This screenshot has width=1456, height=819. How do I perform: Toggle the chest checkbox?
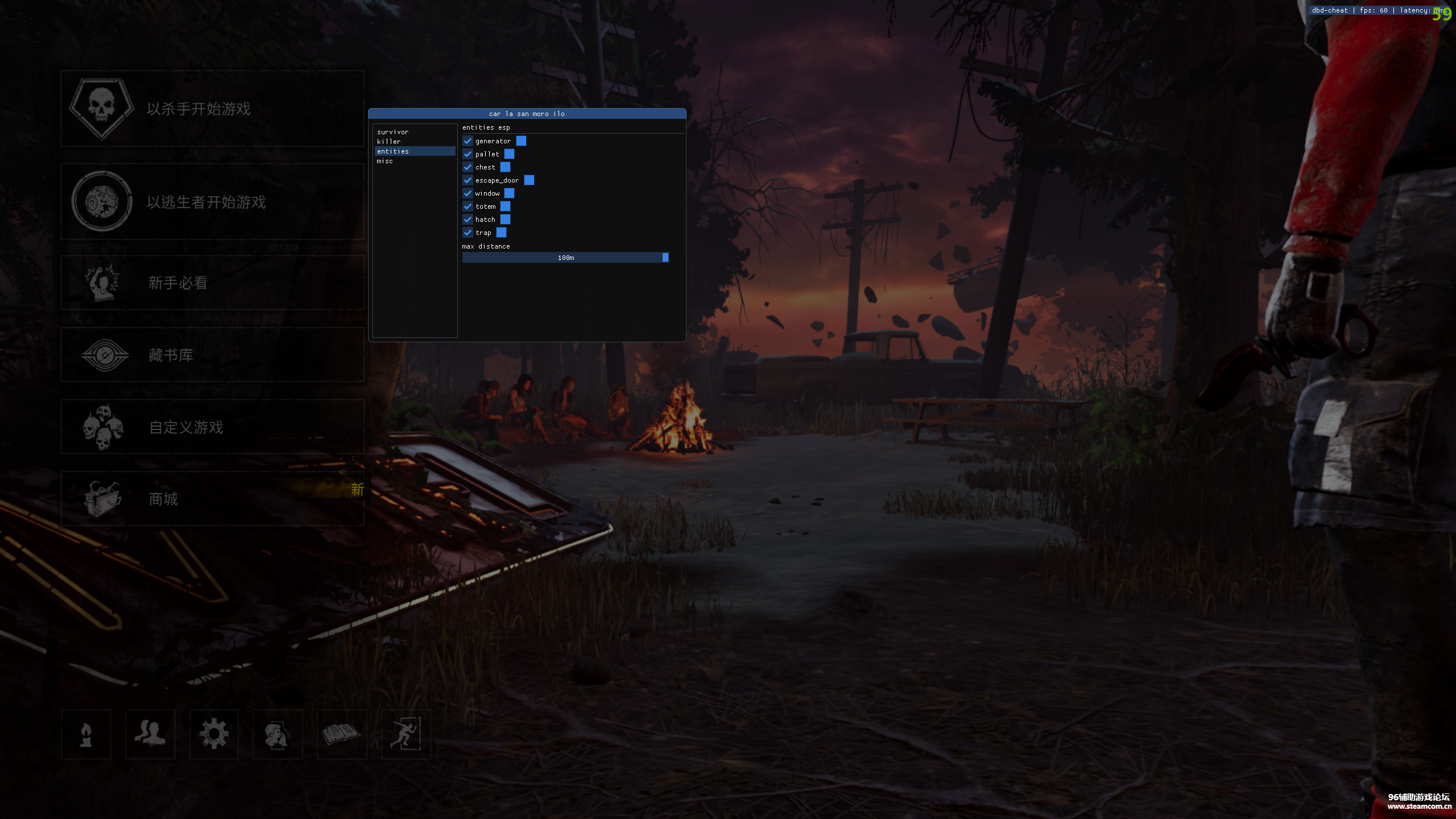tap(468, 167)
